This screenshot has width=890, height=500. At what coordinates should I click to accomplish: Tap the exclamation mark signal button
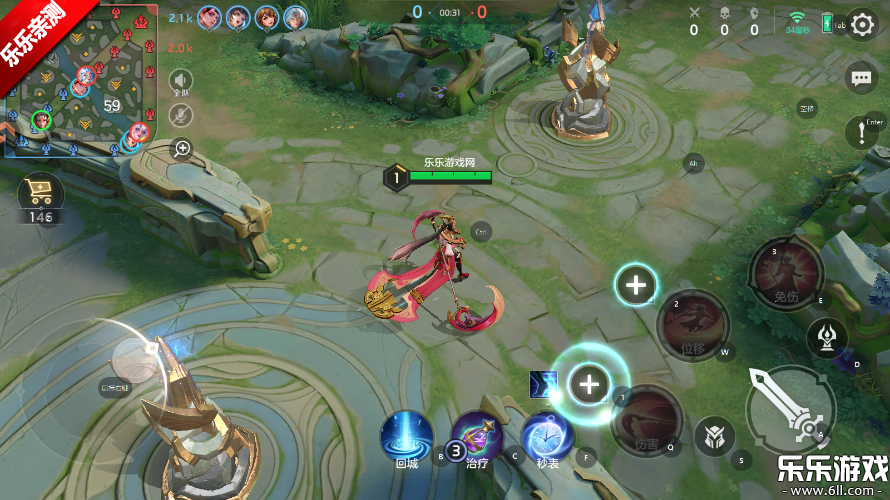coord(861,131)
